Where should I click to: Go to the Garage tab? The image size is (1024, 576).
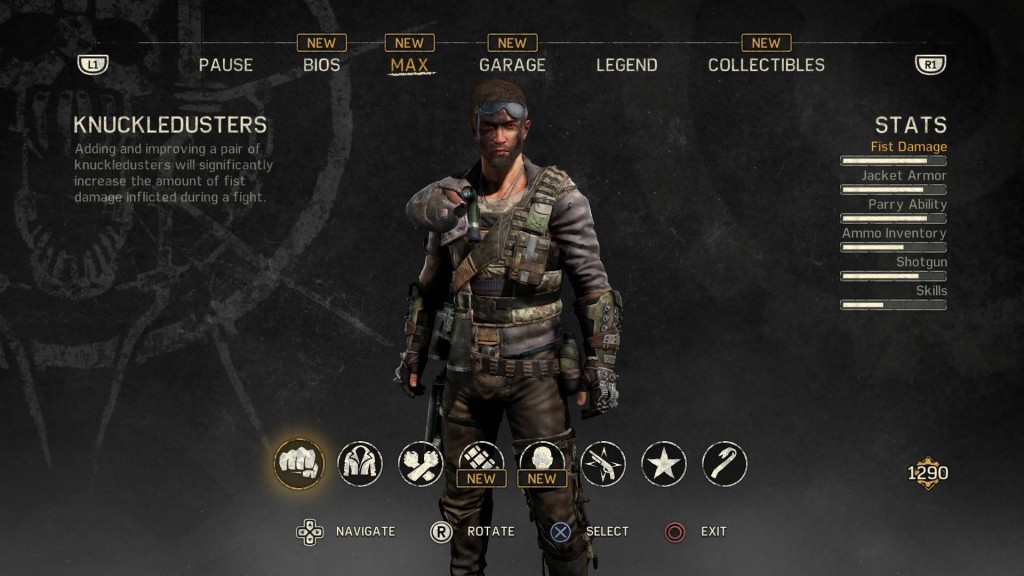click(512, 65)
